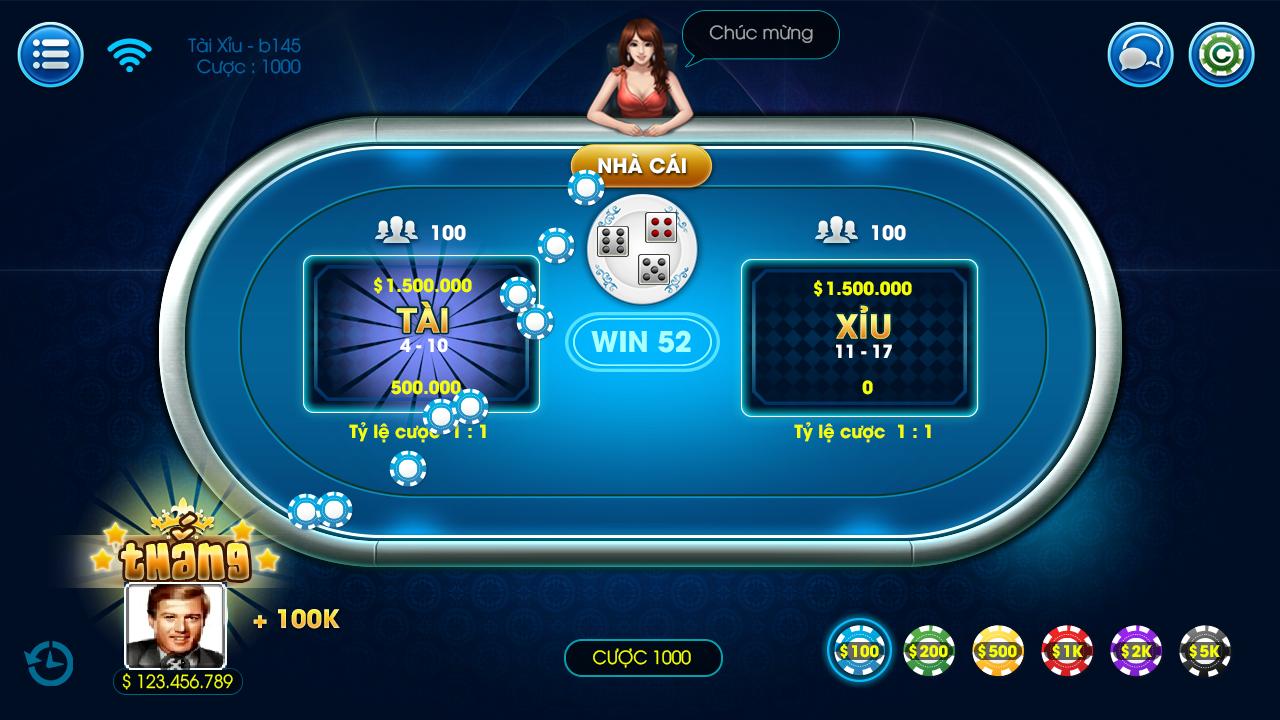Click the dice bowl in table center
The height and width of the screenshot is (720, 1280).
(x=642, y=247)
